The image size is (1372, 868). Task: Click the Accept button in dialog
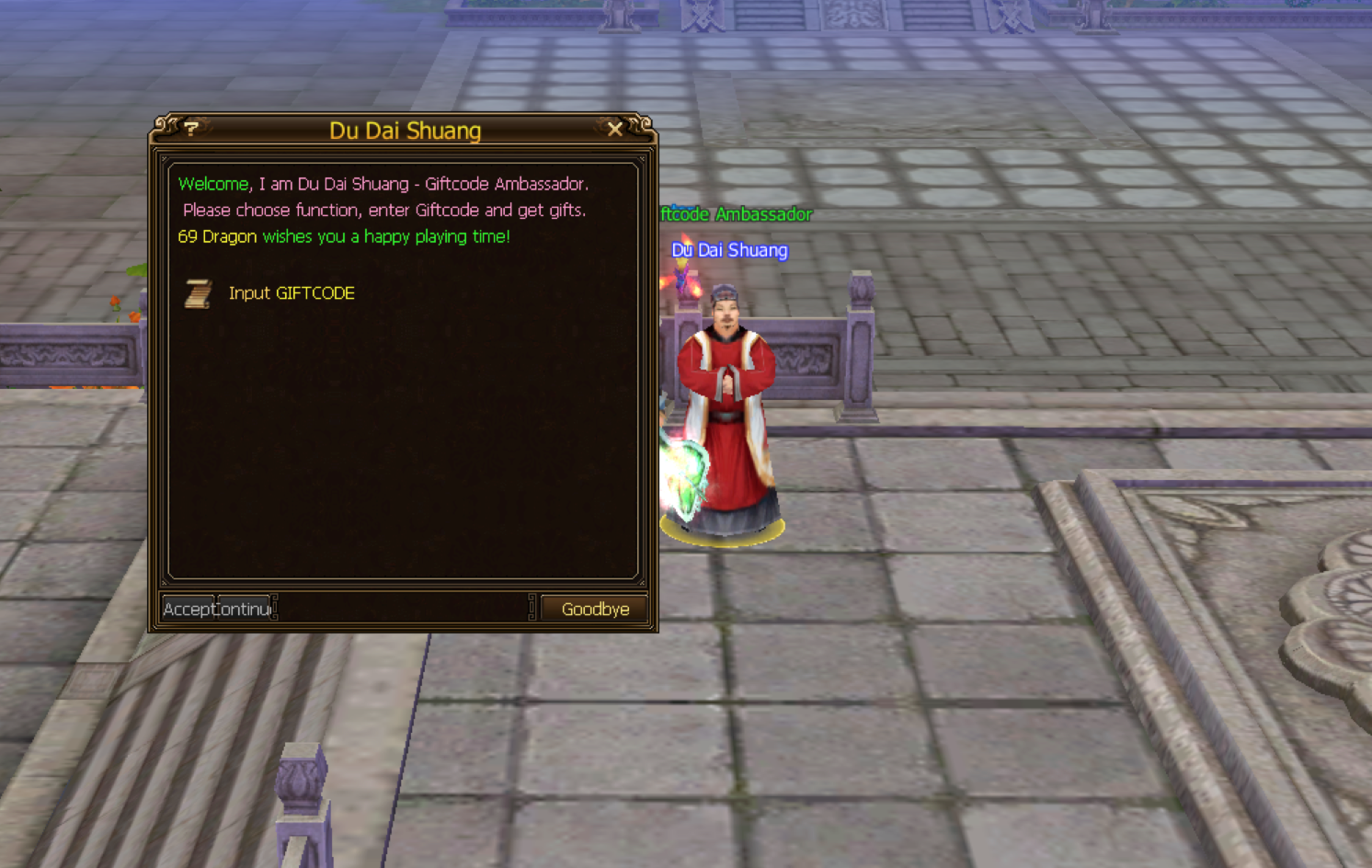coord(189,609)
